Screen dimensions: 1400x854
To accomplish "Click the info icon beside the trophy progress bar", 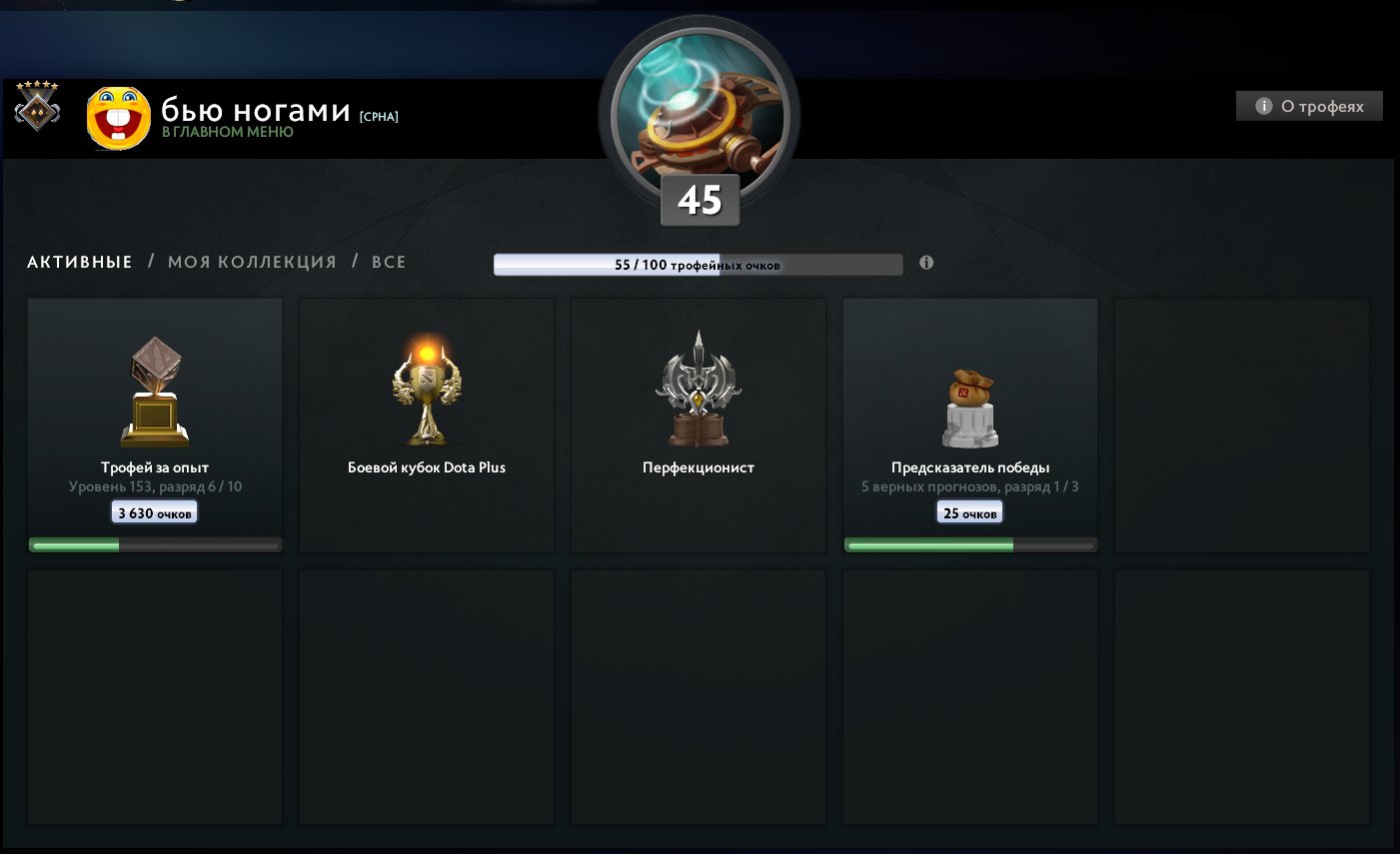I will (x=926, y=263).
